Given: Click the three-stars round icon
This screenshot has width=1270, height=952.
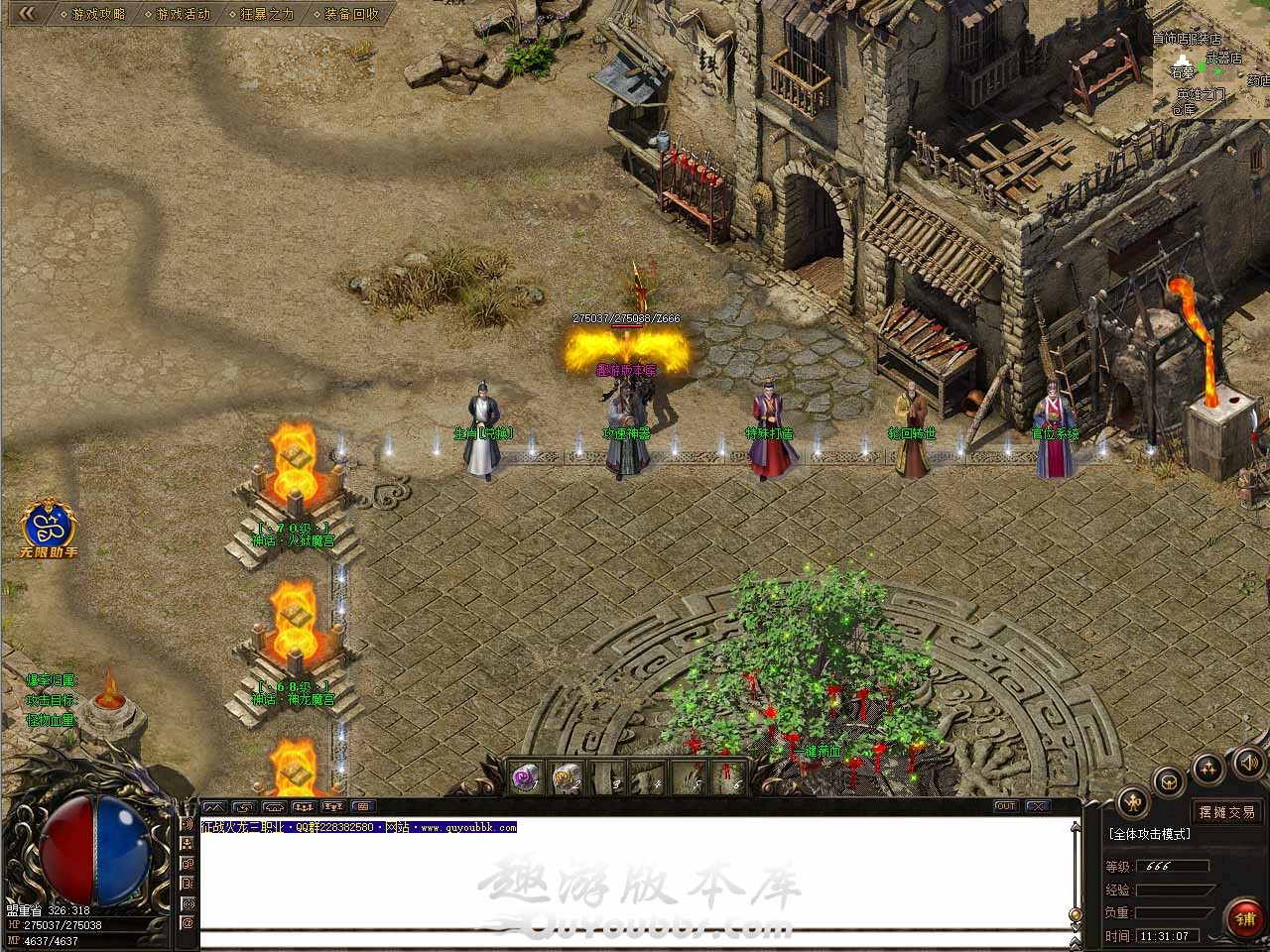Looking at the screenshot, I should pos(1207,768).
